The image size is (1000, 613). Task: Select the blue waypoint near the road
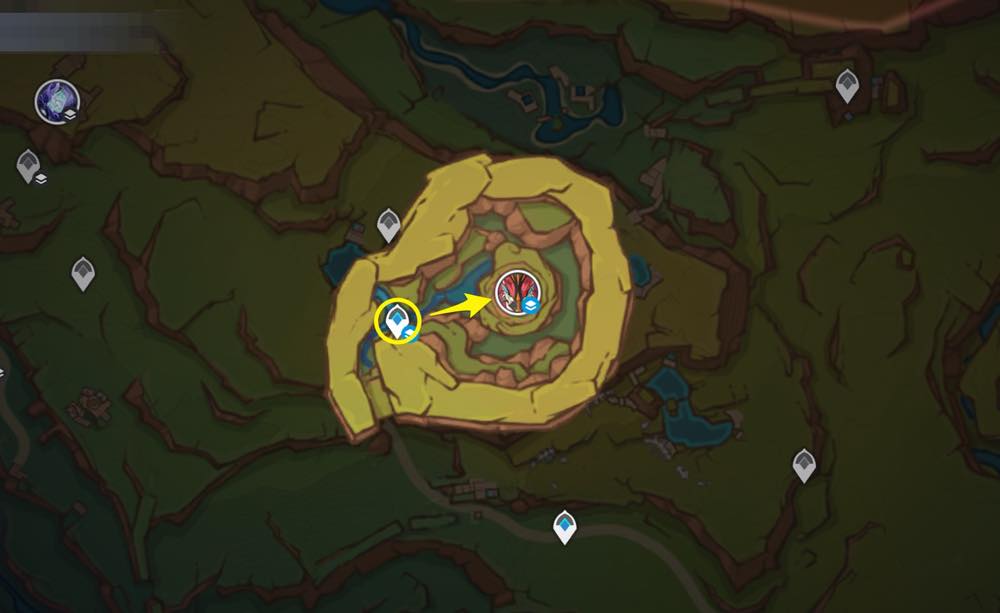click(x=565, y=526)
